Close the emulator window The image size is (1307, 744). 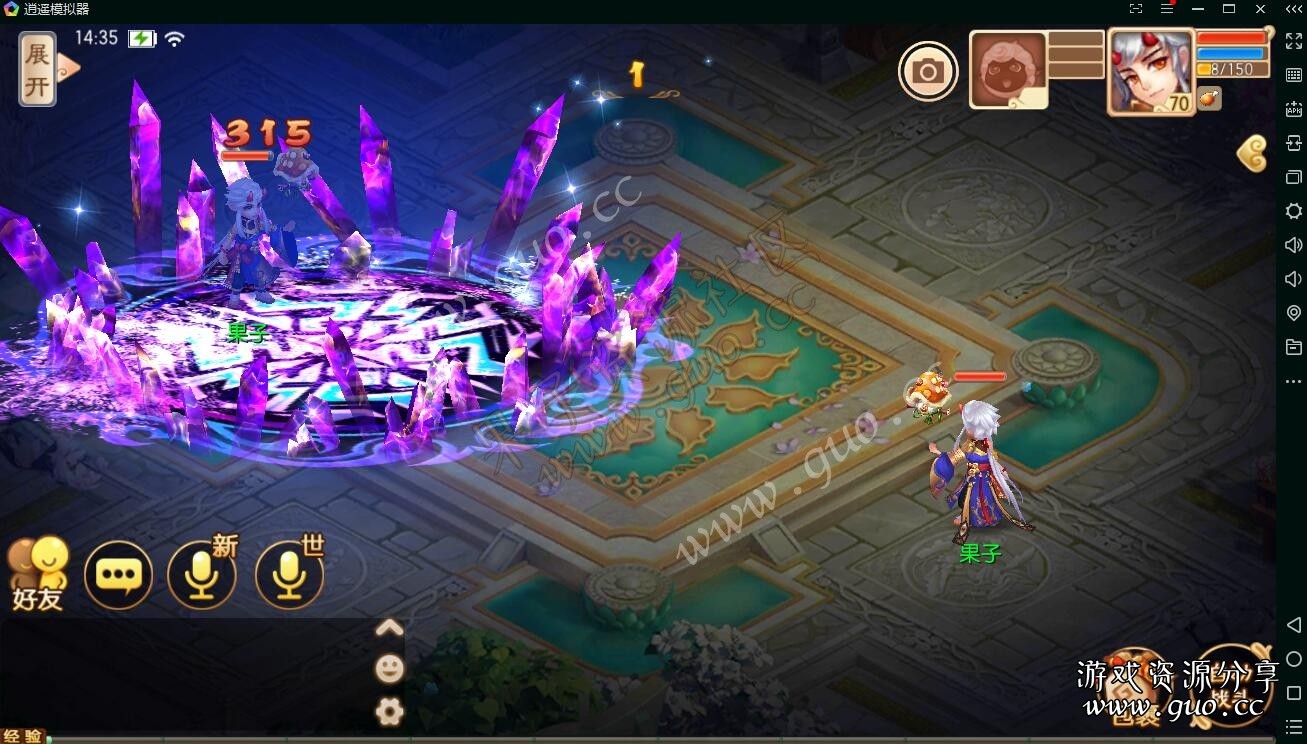[x=1260, y=9]
